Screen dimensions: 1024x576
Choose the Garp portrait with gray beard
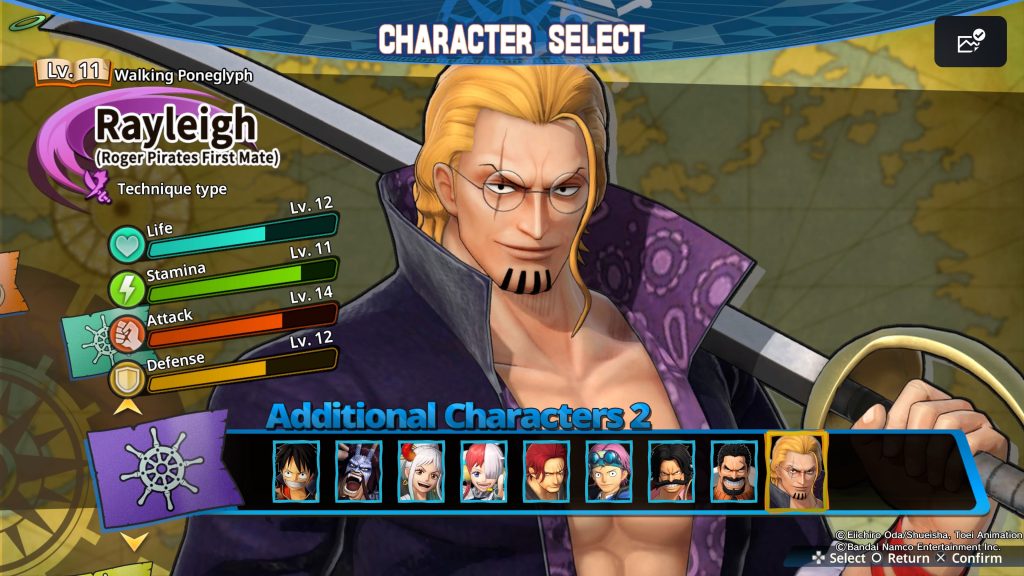(x=733, y=471)
